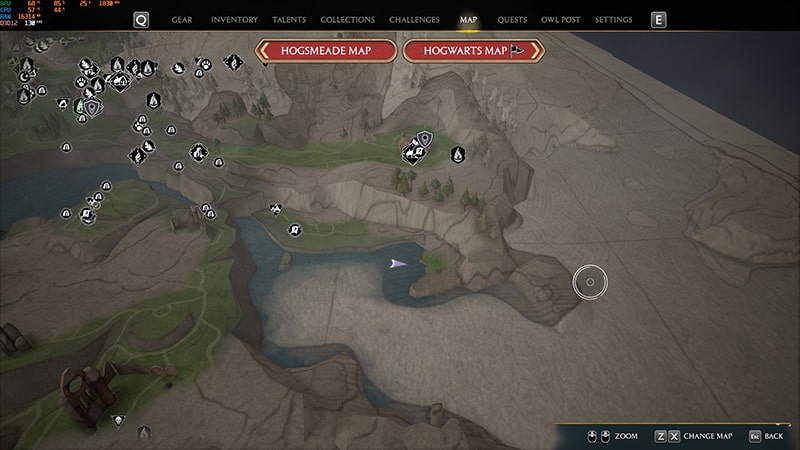Image resolution: width=800 pixels, height=450 pixels.
Task: Open the Talents tab
Action: coord(289,20)
